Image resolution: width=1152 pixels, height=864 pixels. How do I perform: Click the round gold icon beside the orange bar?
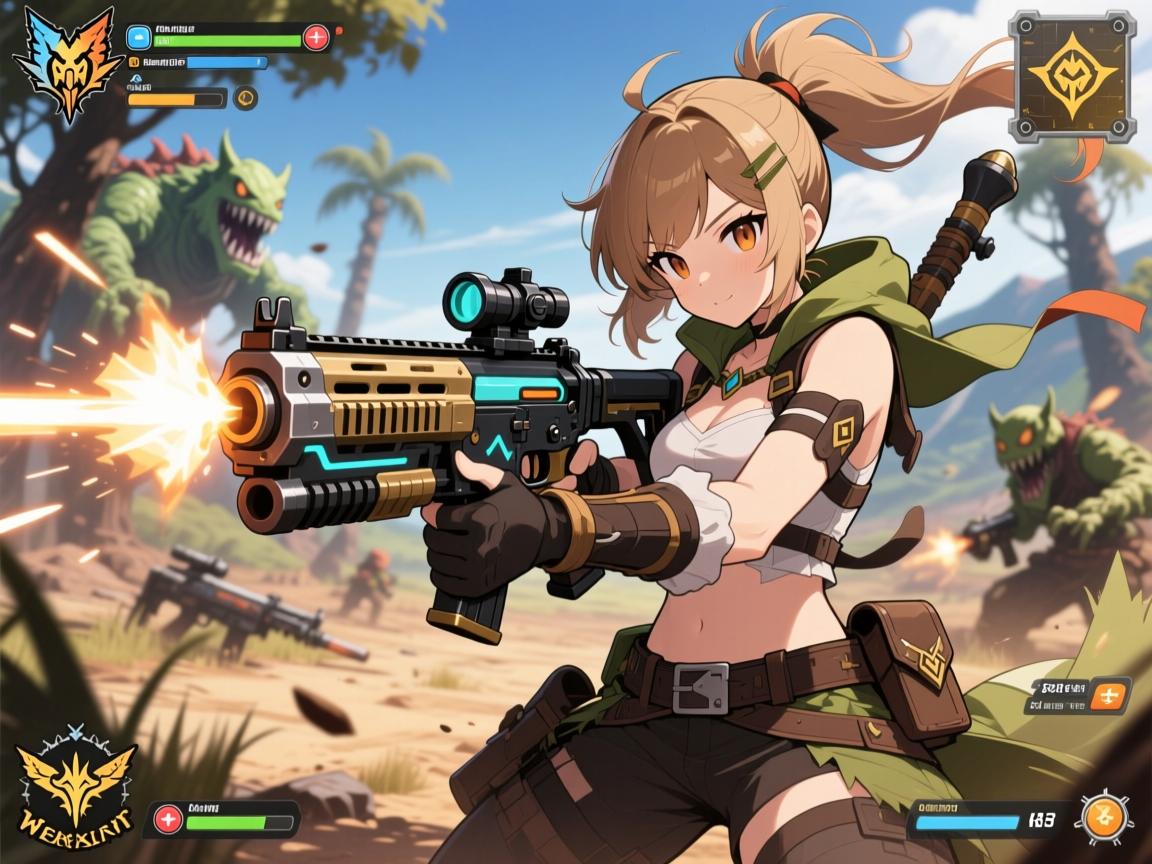click(x=245, y=97)
